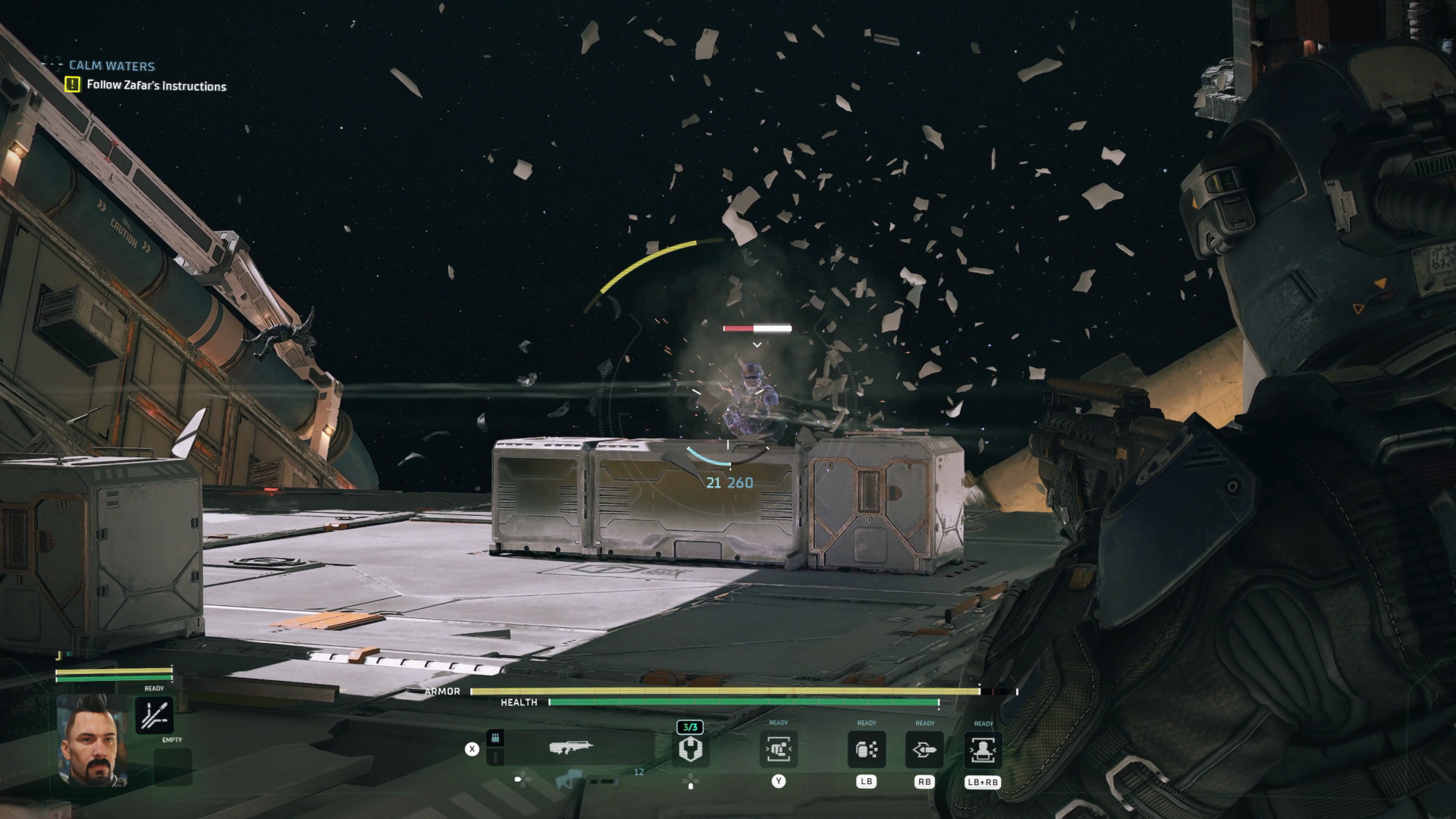
Task: Click the yellow objective exclamation icon
Action: tap(72, 86)
